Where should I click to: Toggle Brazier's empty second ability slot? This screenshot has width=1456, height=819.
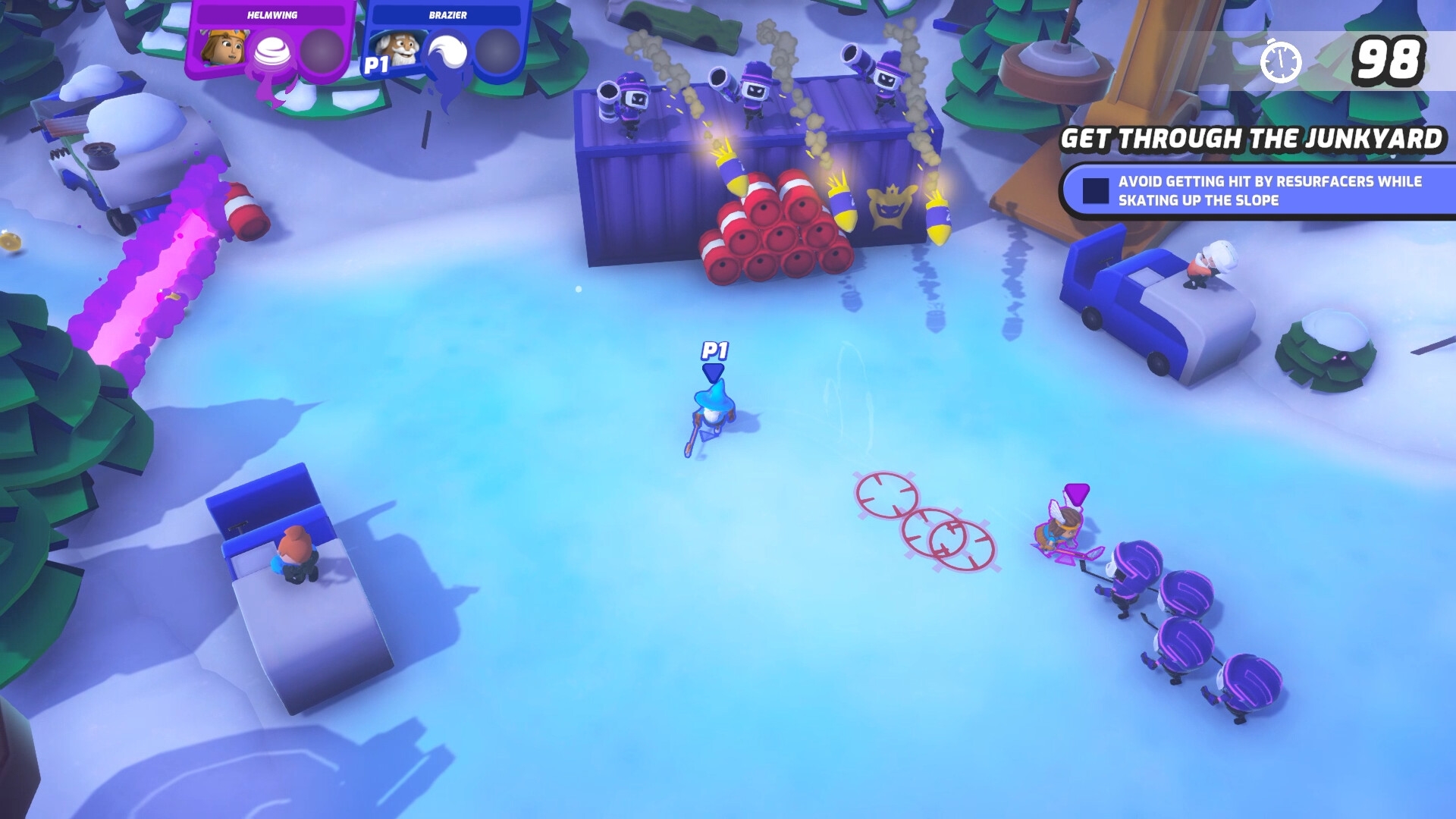[498, 53]
